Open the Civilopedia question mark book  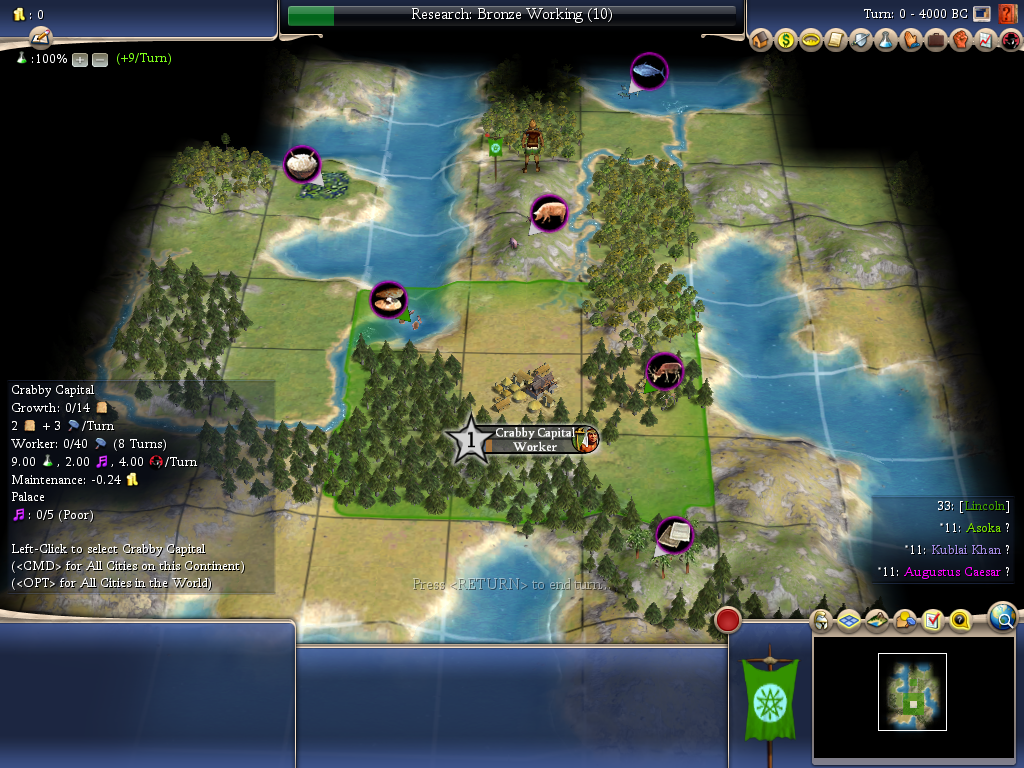pyautogui.click(x=1008, y=13)
